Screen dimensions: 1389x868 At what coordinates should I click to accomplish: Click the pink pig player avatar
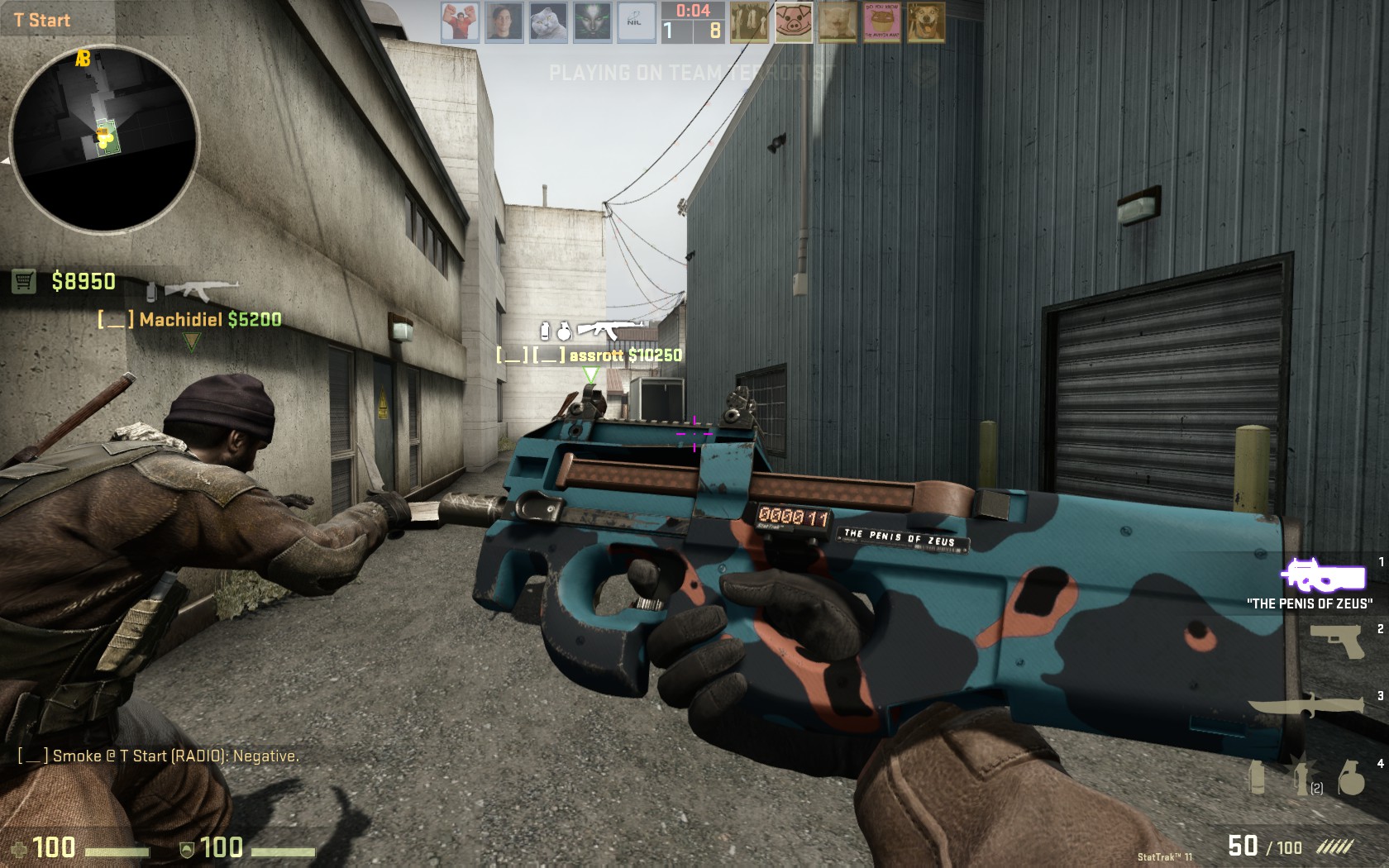(x=794, y=22)
